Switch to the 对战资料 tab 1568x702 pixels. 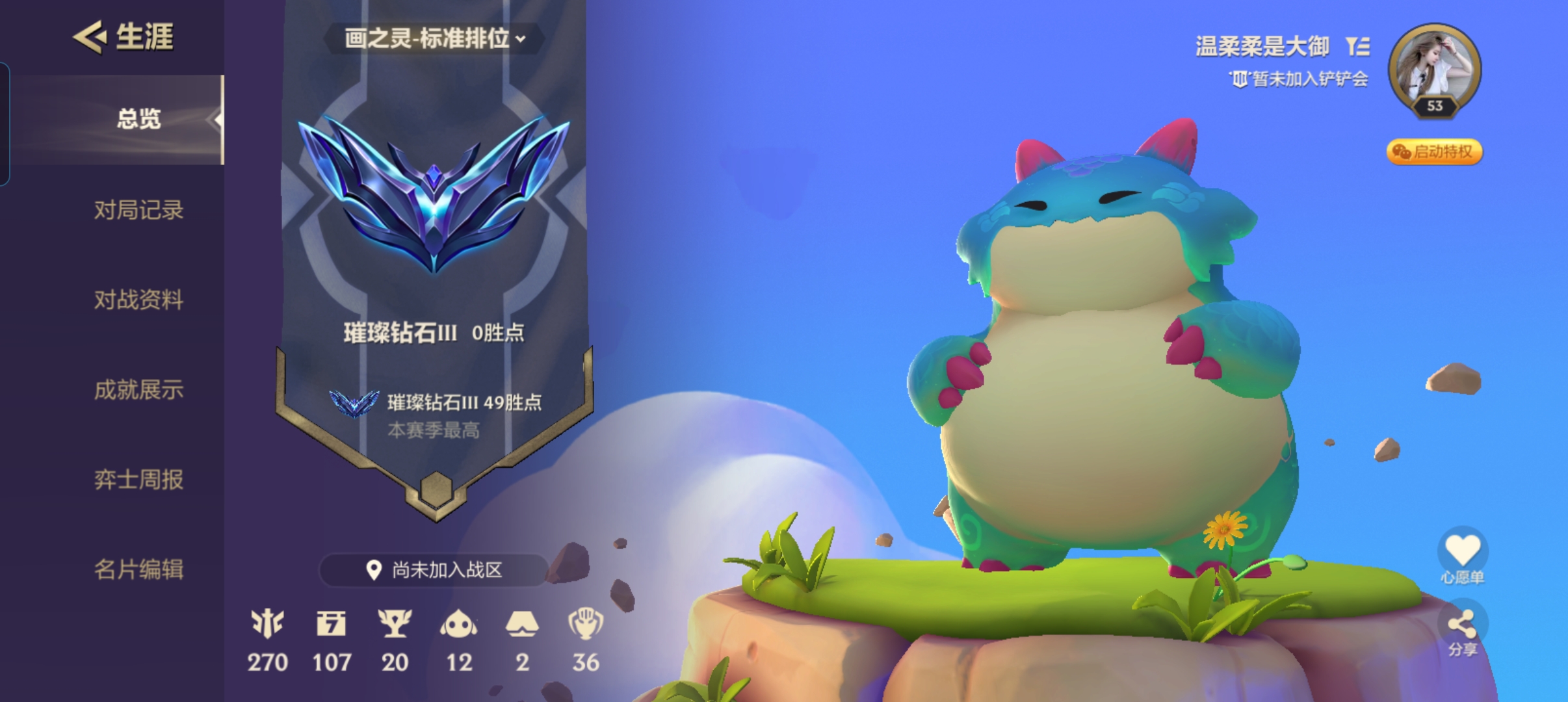(x=138, y=300)
